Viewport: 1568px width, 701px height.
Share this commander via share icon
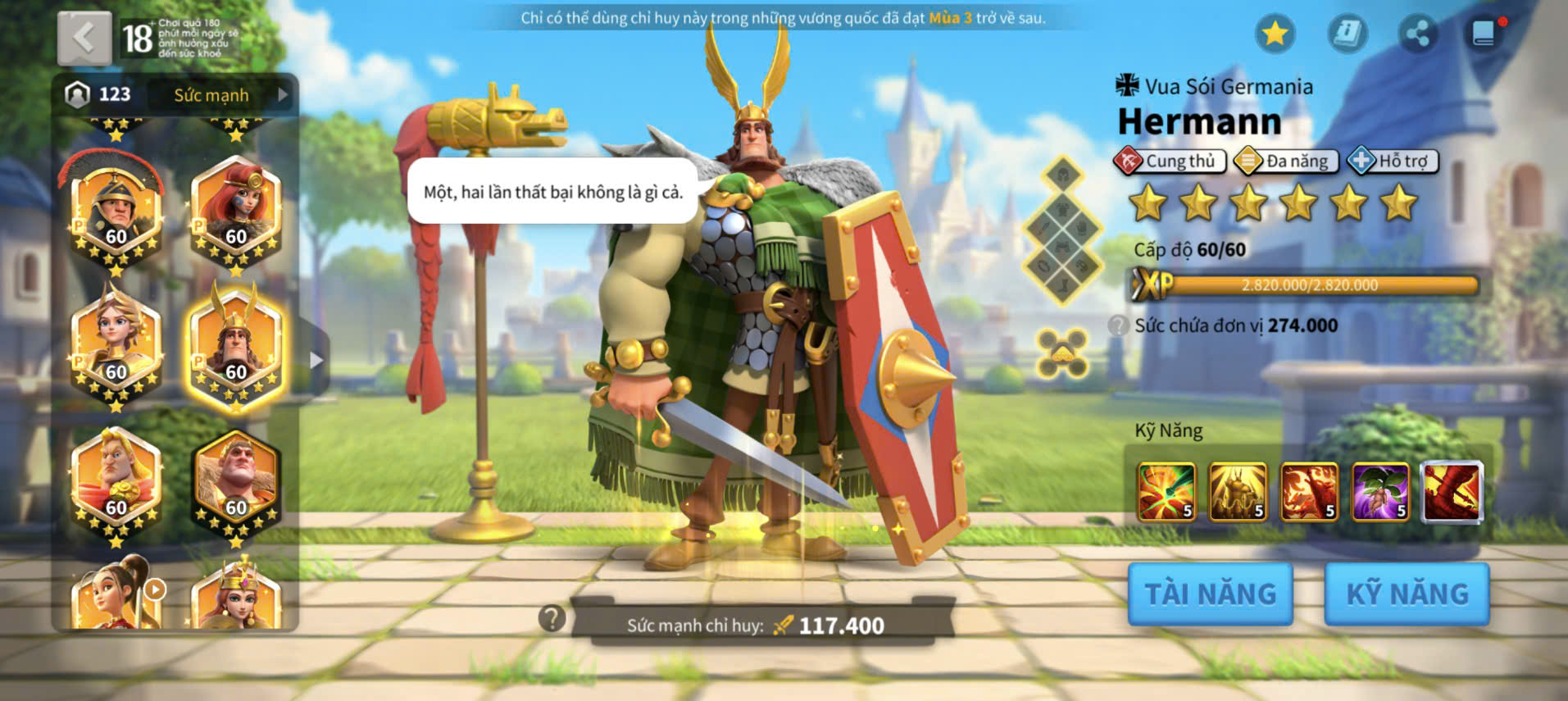click(1417, 34)
